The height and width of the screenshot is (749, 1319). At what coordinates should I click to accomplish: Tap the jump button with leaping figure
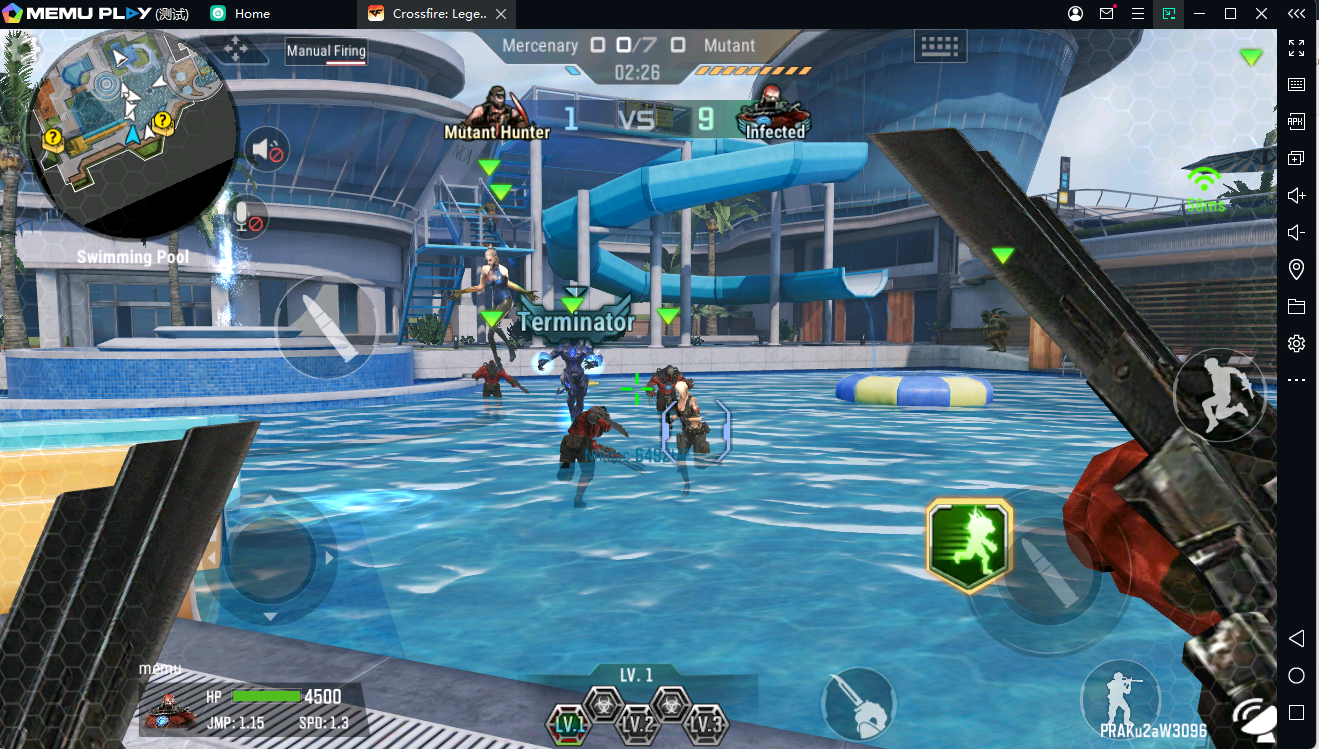(1219, 395)
